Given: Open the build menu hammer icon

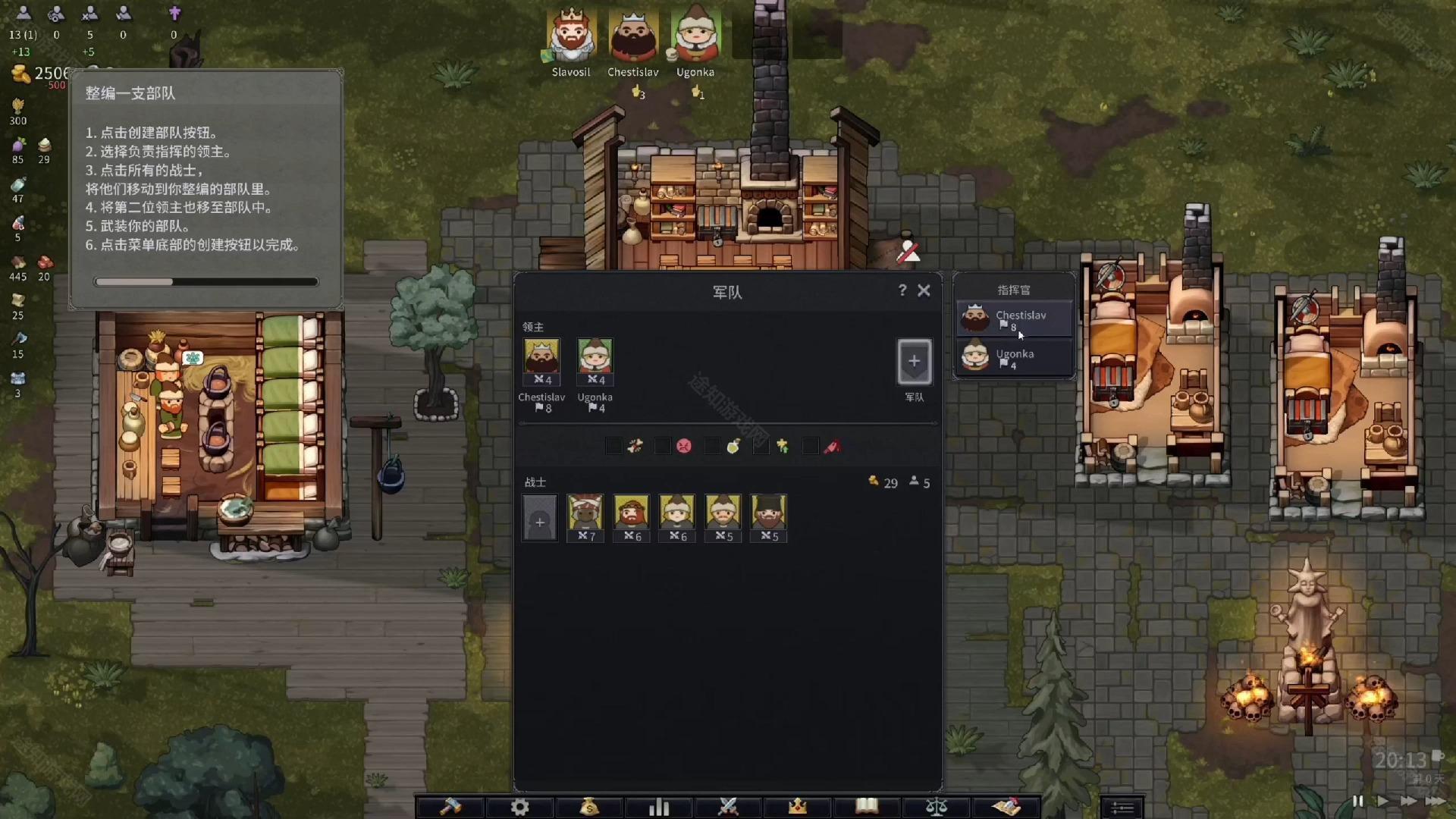Looking at the screenshot, I should click(450, 807).
